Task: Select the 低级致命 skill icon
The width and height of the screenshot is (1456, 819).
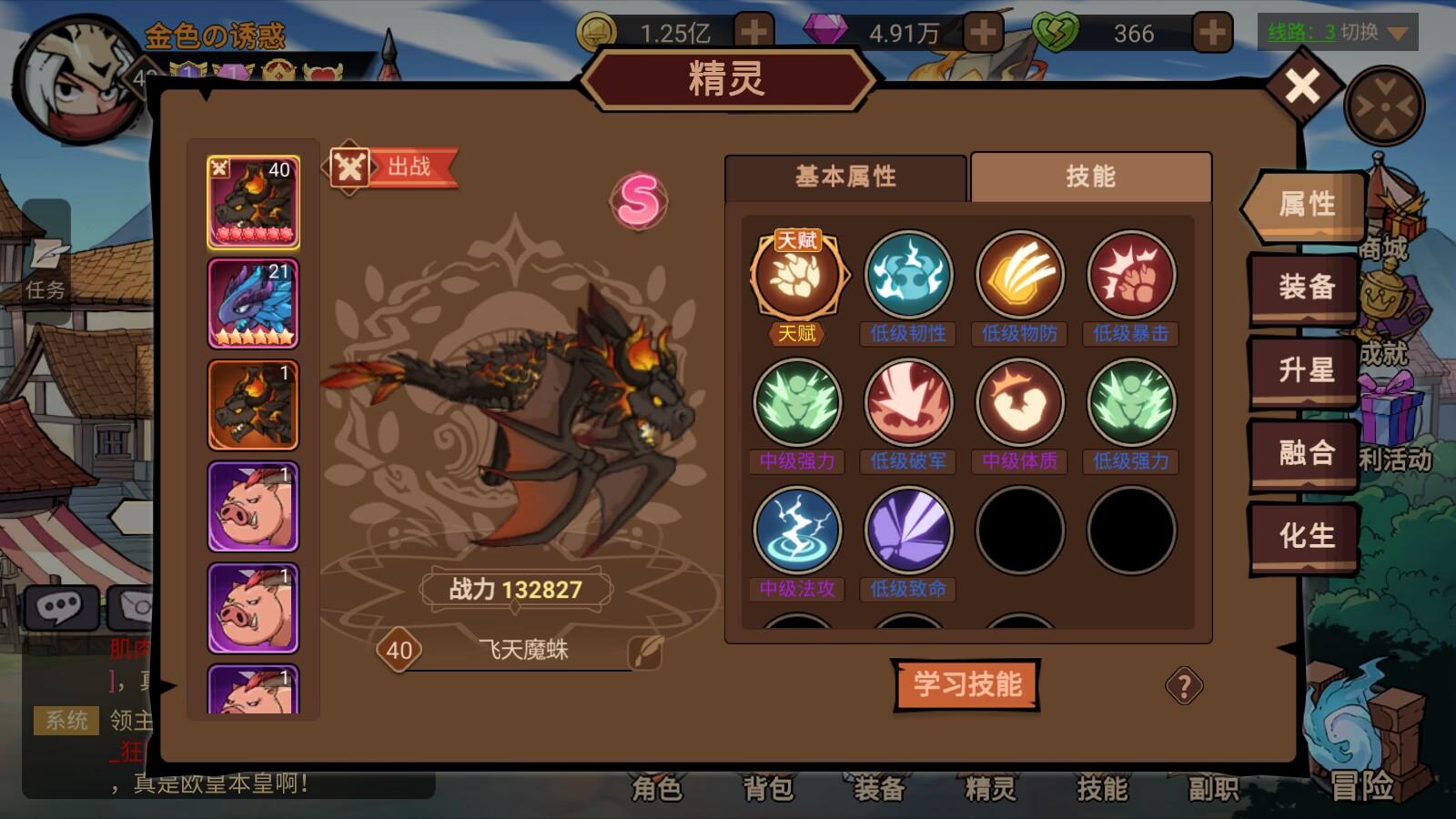Action: pos(909,530)
